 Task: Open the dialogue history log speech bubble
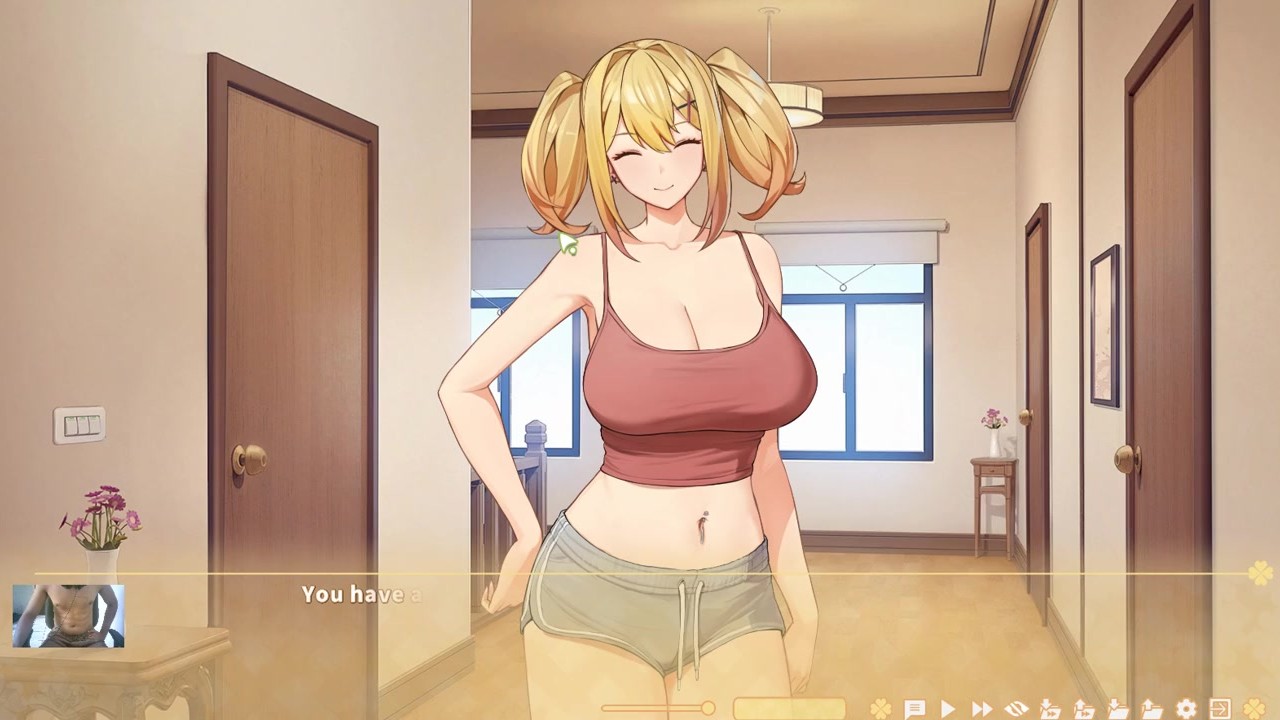click(x=914, y=709)
